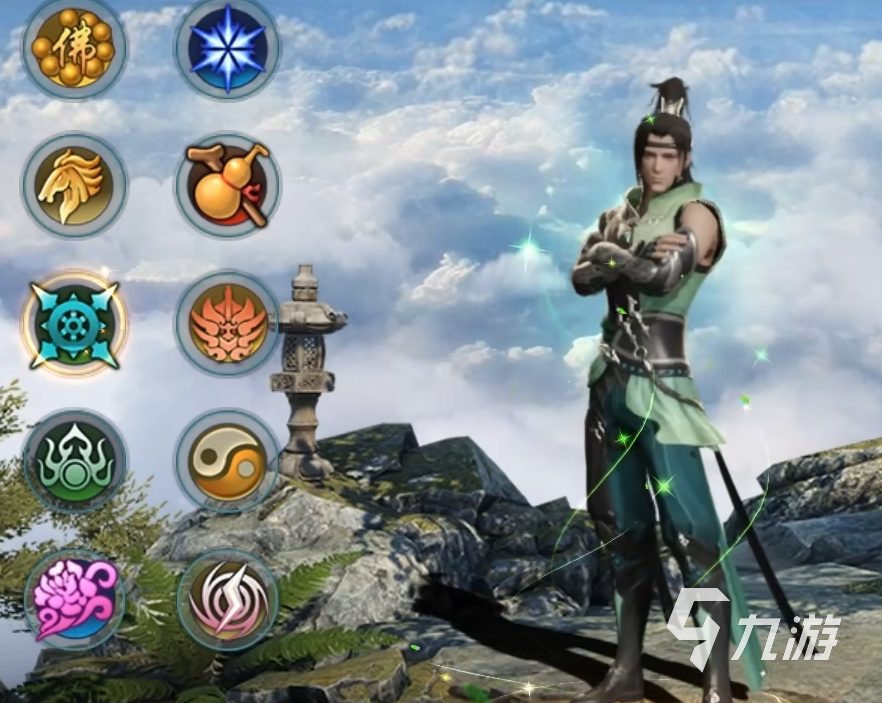
Task: Select the golden Buddha beads class icon
Action: [x=74, y=46]
